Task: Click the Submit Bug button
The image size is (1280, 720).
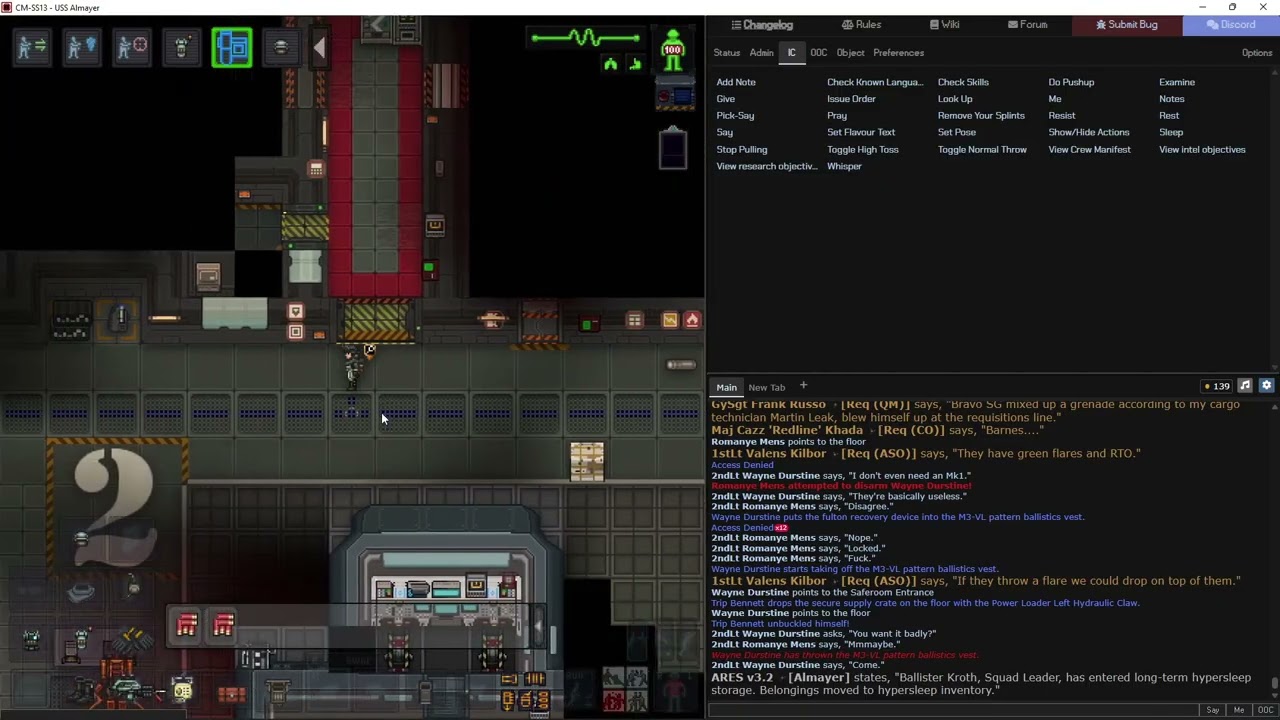Action: [1126, 25]
